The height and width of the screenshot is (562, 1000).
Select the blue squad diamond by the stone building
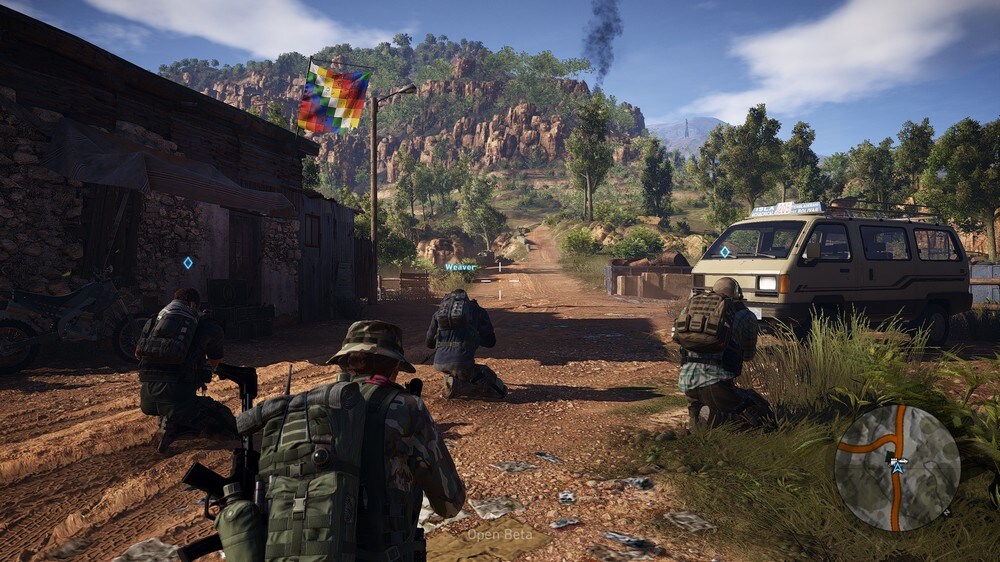pos(187,262)
